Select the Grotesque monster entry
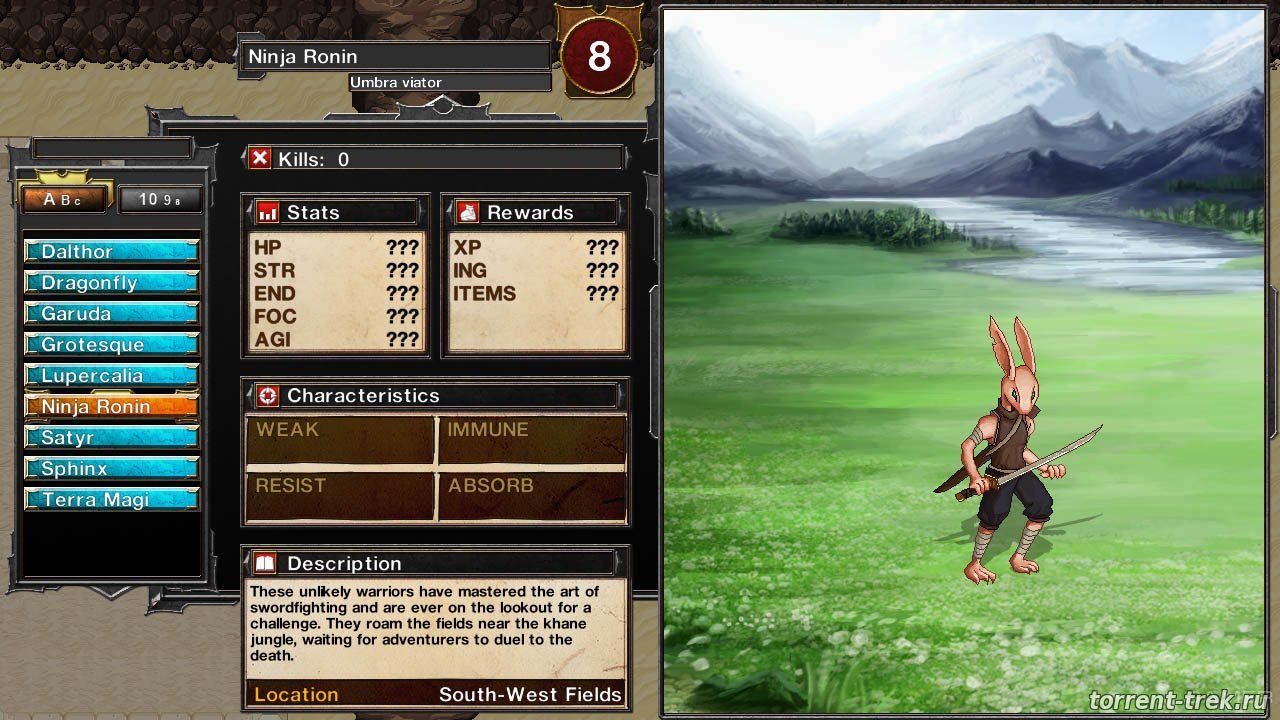The width and height of the screenshot is (1280, 720). 111,345
